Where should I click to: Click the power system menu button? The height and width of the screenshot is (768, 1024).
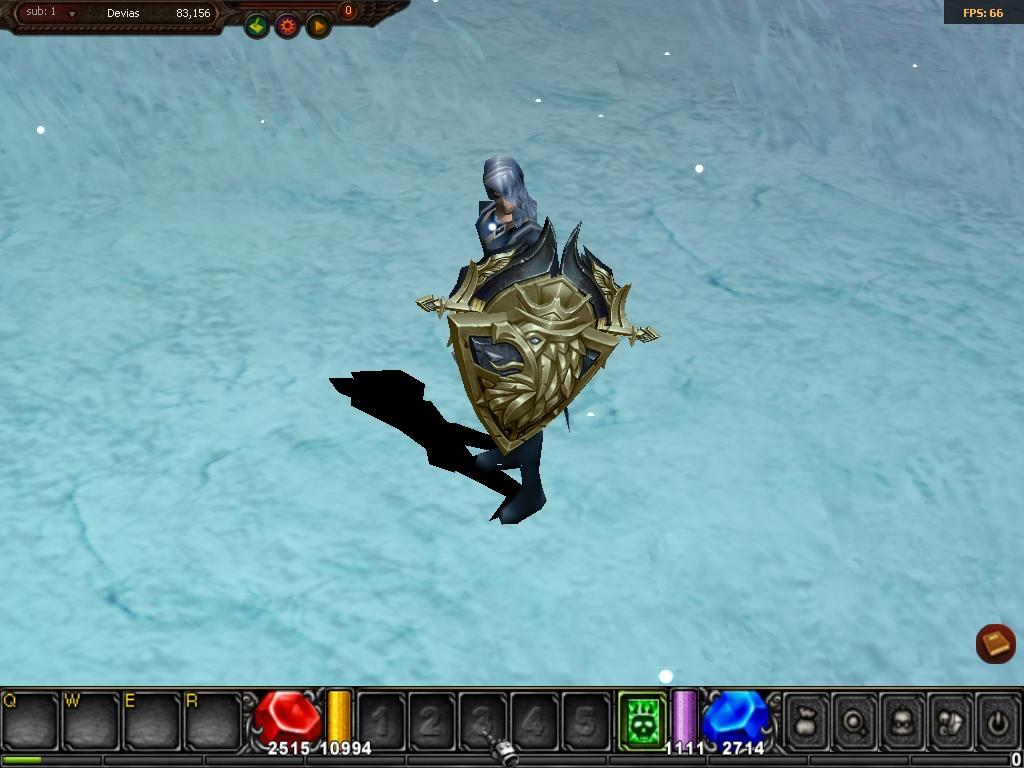point(998,720)
